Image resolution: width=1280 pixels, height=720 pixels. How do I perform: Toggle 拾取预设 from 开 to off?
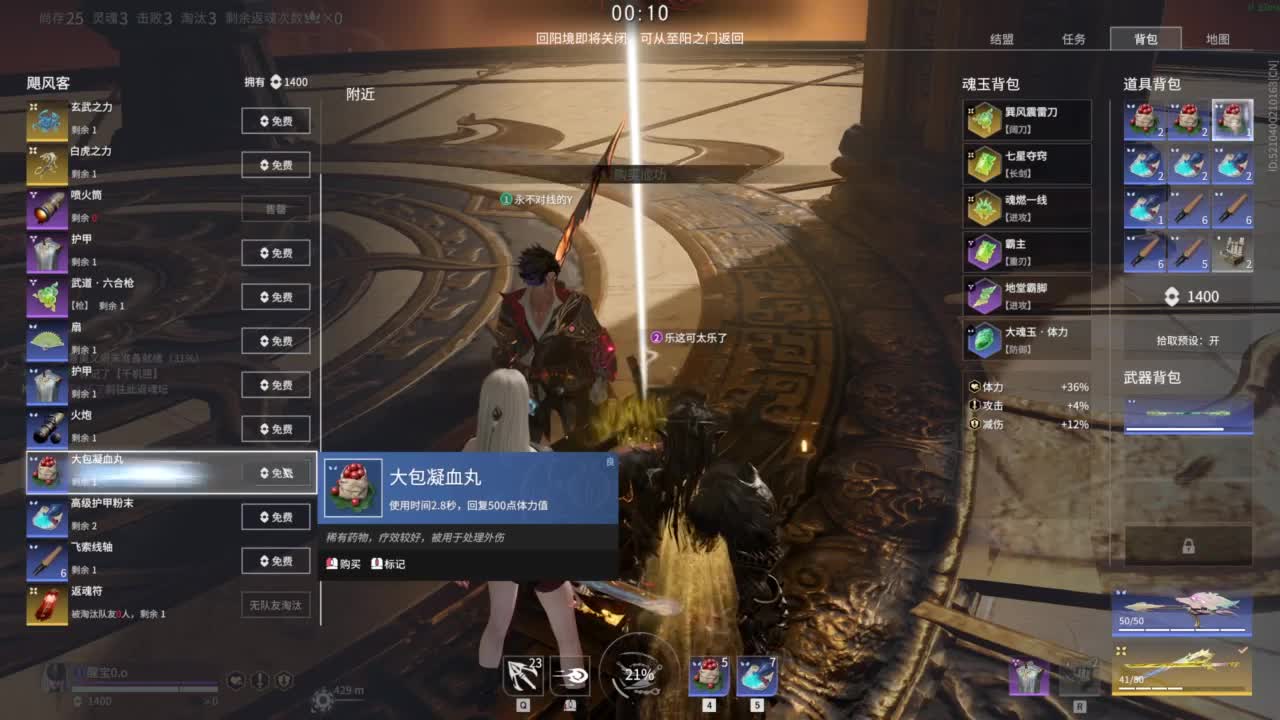(1216, 340)
